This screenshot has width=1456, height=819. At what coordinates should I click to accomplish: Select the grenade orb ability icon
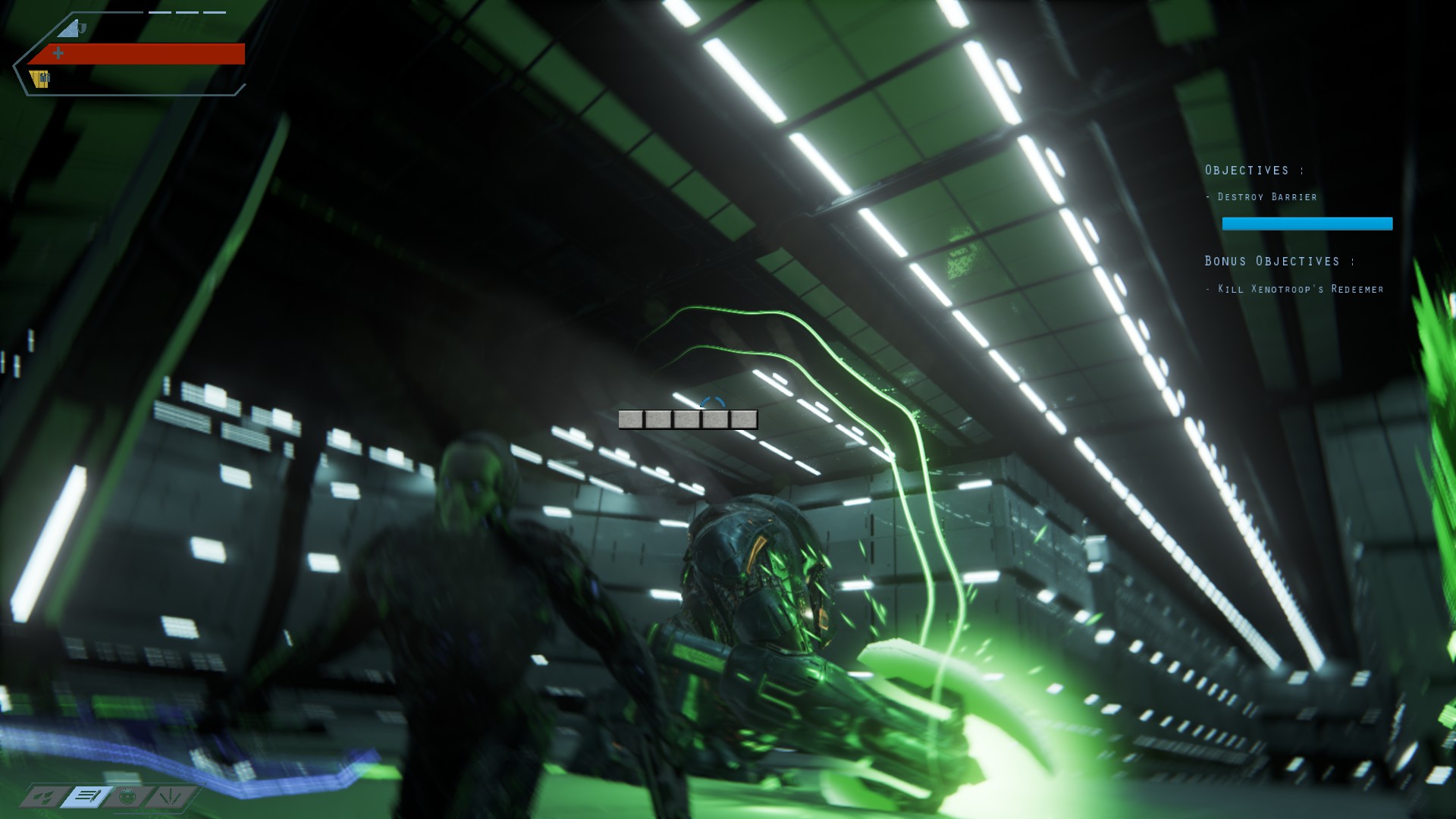pos(129,797)
